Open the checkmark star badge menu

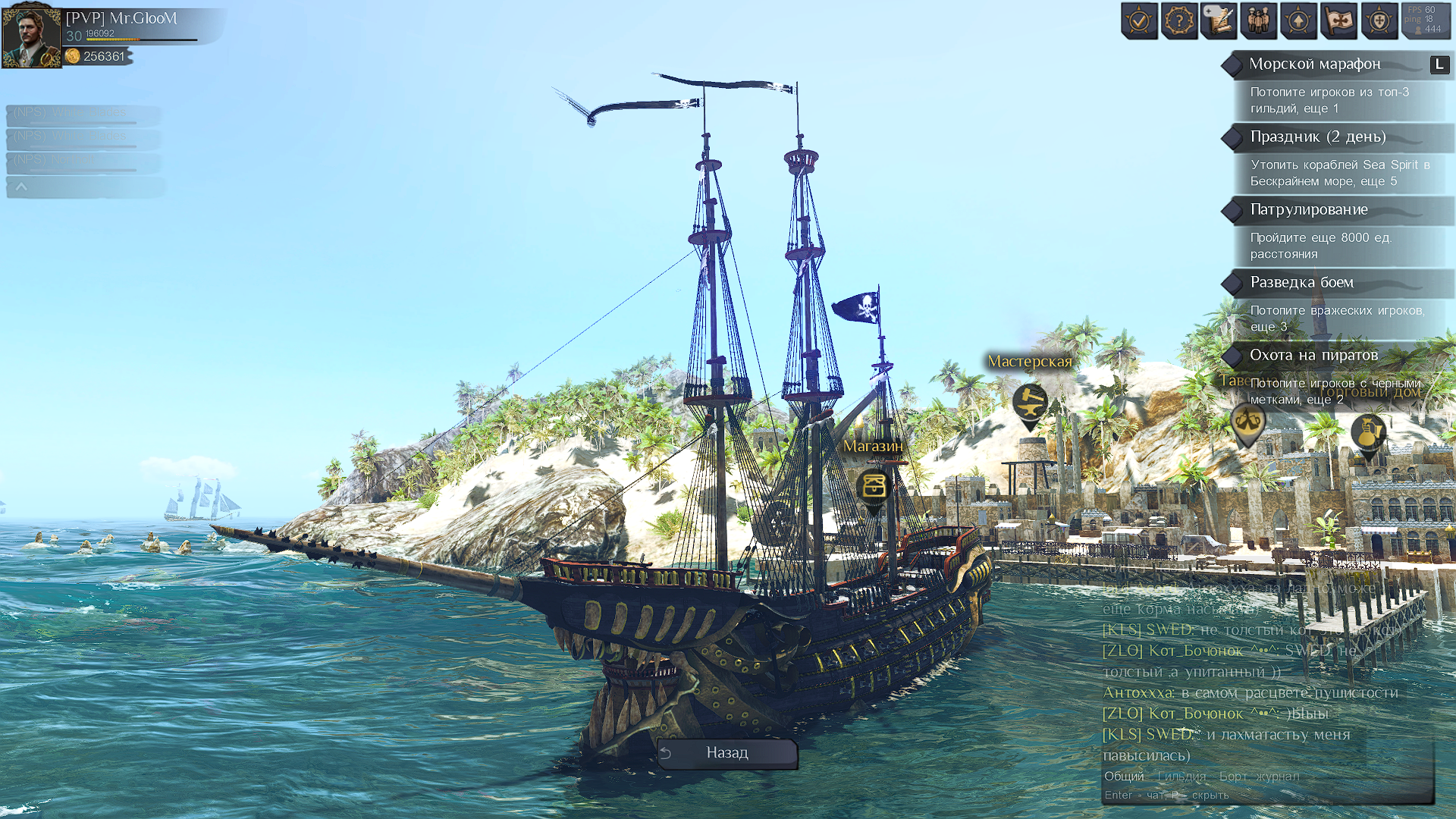[x=1139, y=20]
